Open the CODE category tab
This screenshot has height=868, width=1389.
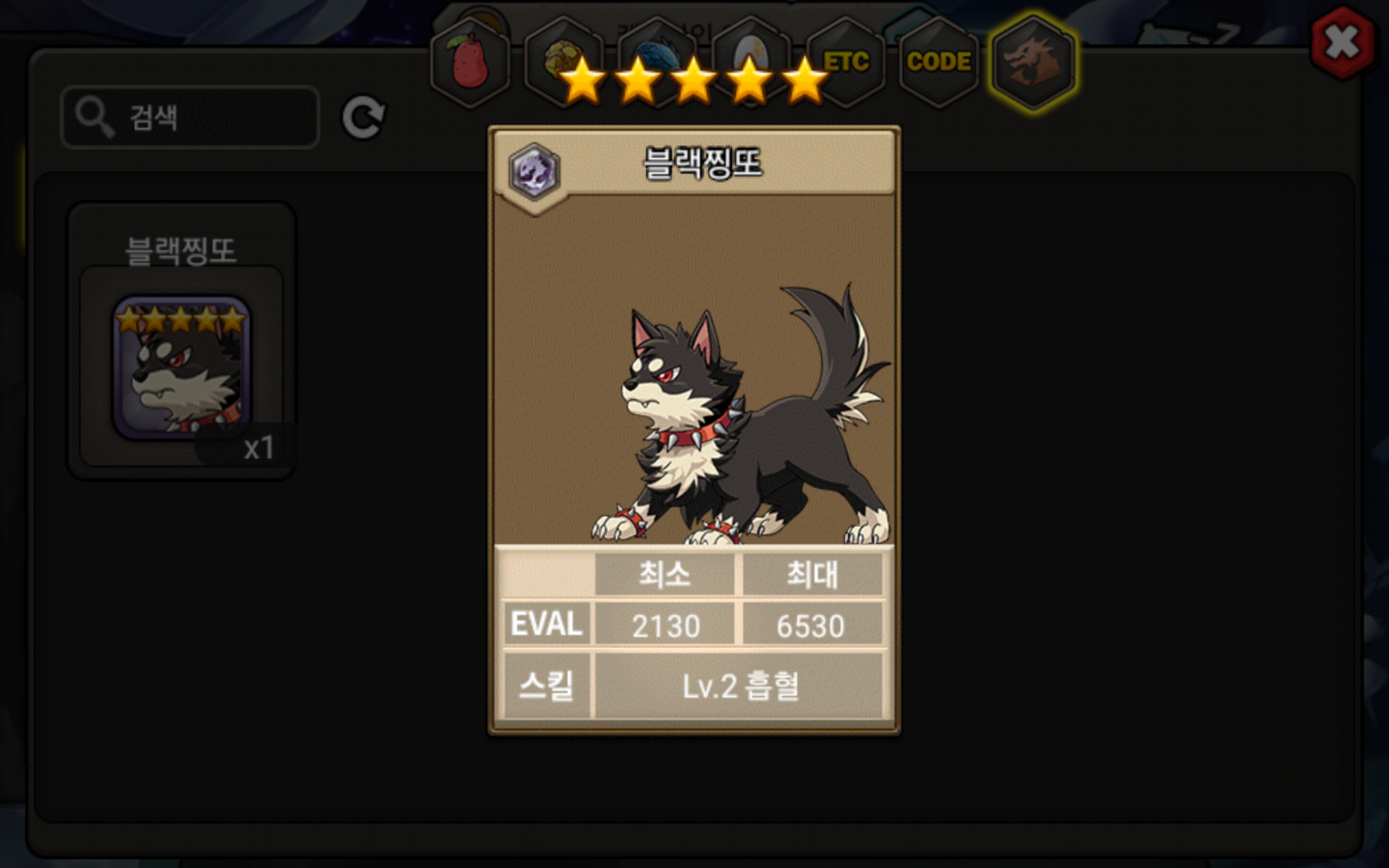click(x=939, y=62)
